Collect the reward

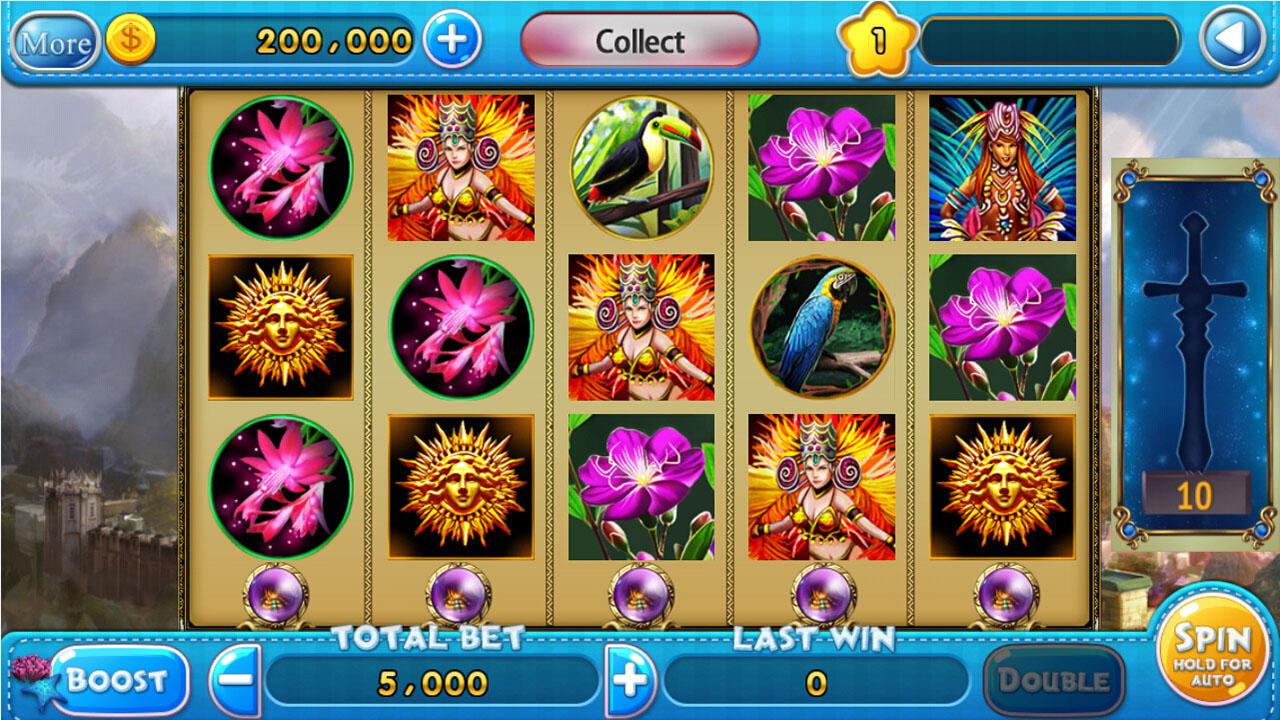point(640,41)
